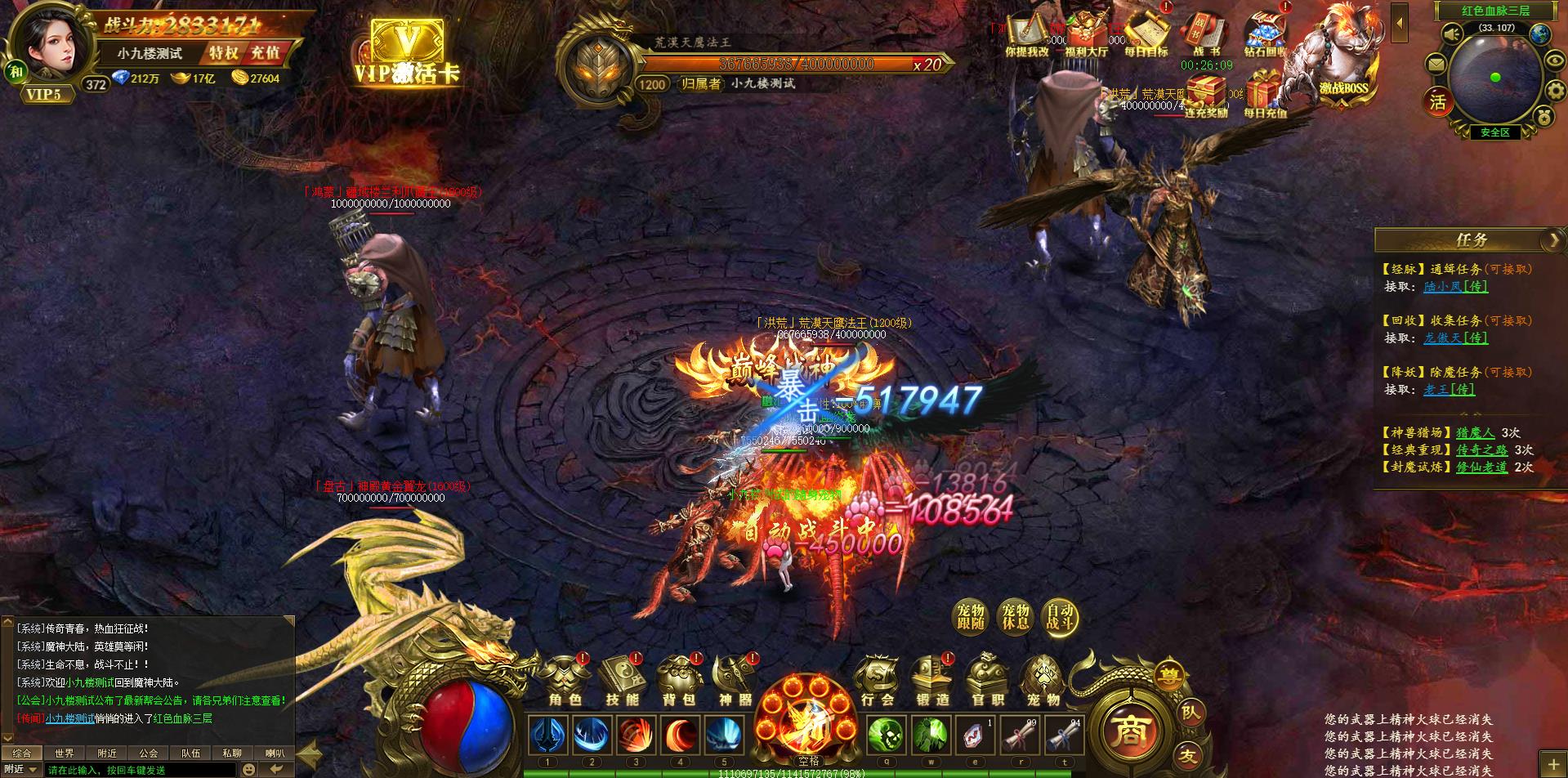Open the 背包 bag inventory

tap(678, 681)
